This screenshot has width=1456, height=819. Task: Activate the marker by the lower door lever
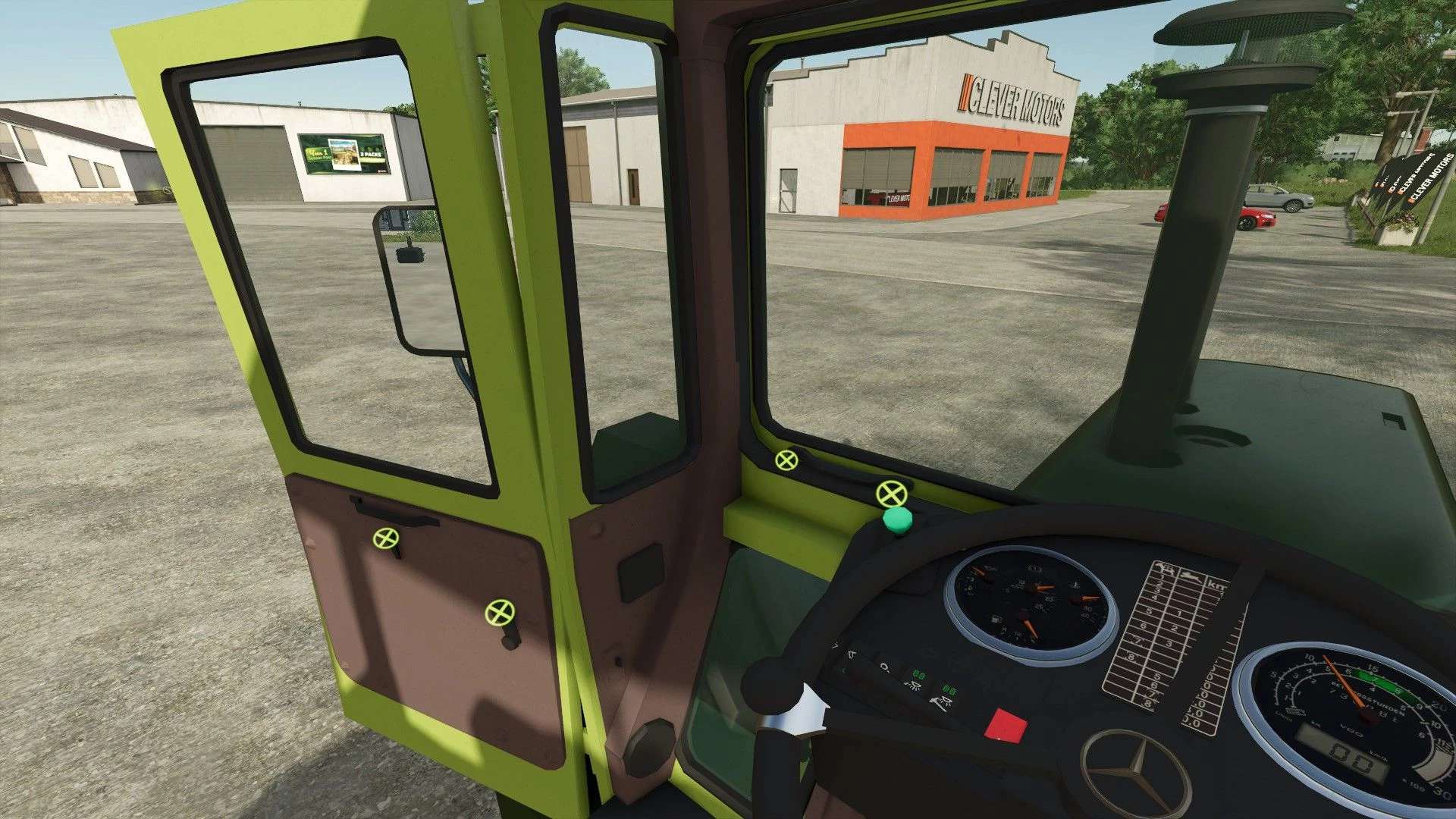(x=499, y=611)
